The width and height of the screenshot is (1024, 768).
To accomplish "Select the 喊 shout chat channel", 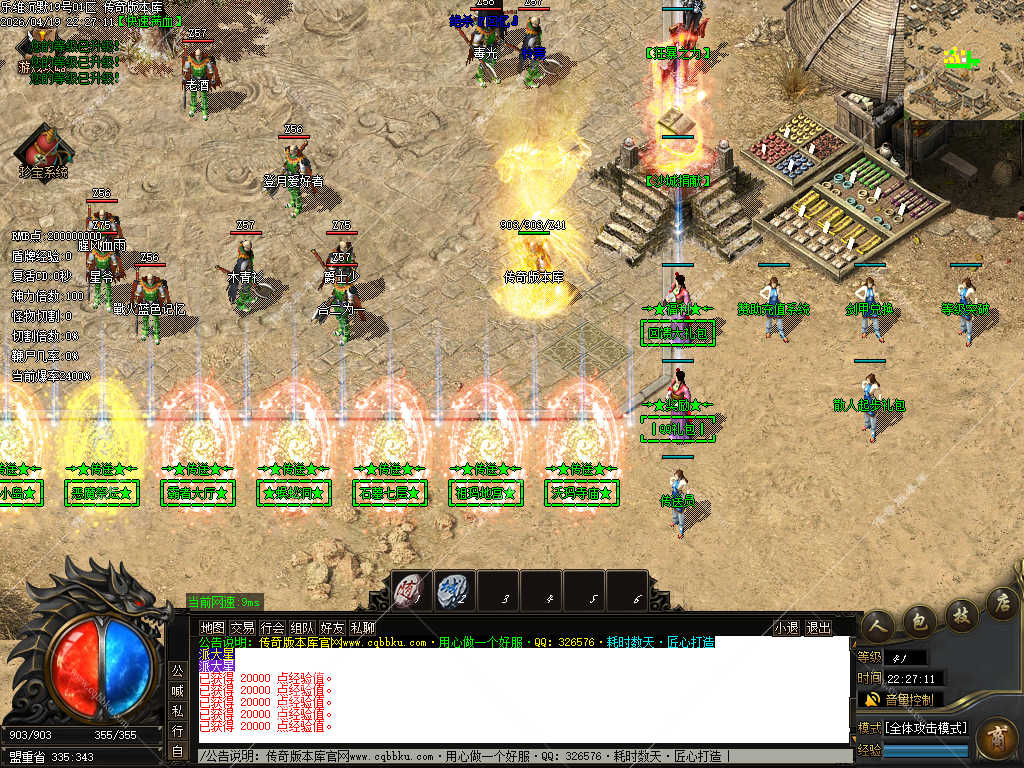I will (x=177, y=690).
